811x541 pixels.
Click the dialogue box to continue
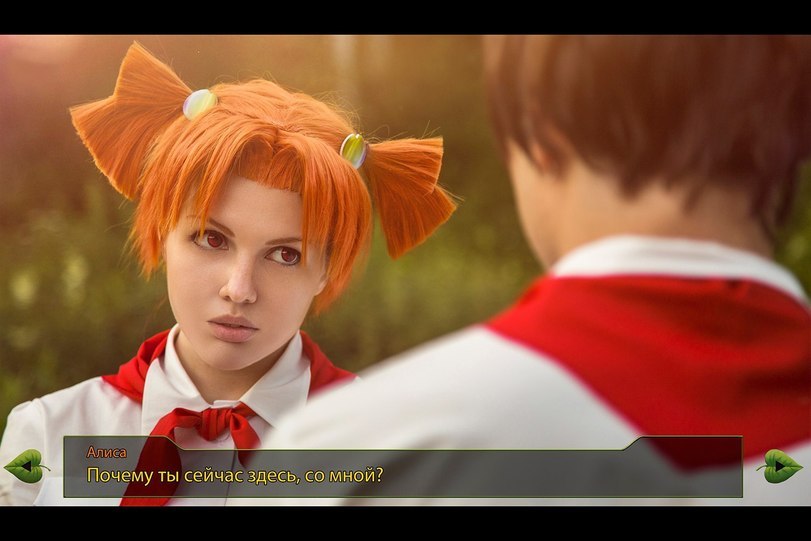[402, 467]
